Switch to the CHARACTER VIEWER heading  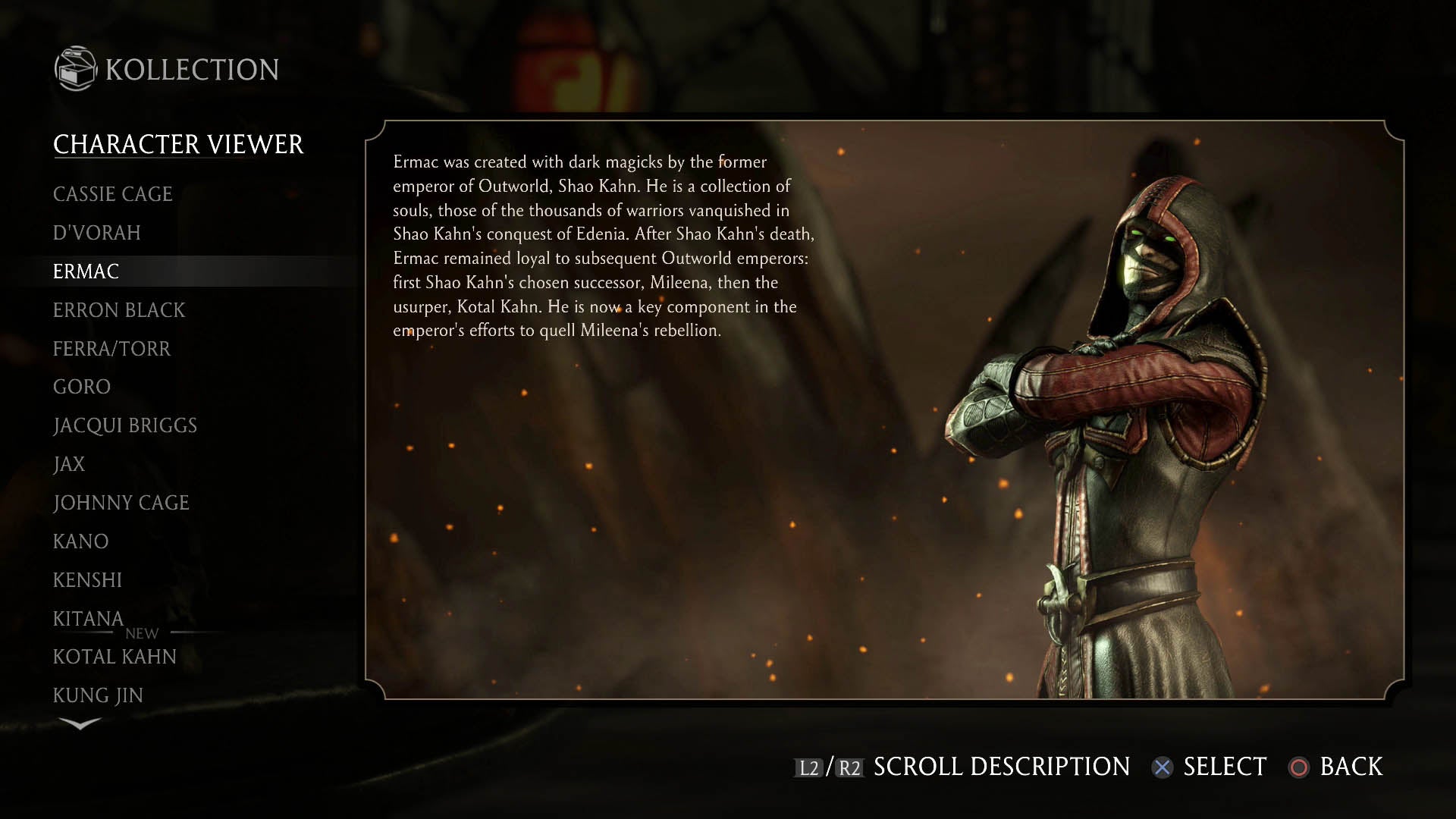tap(178, 143)
